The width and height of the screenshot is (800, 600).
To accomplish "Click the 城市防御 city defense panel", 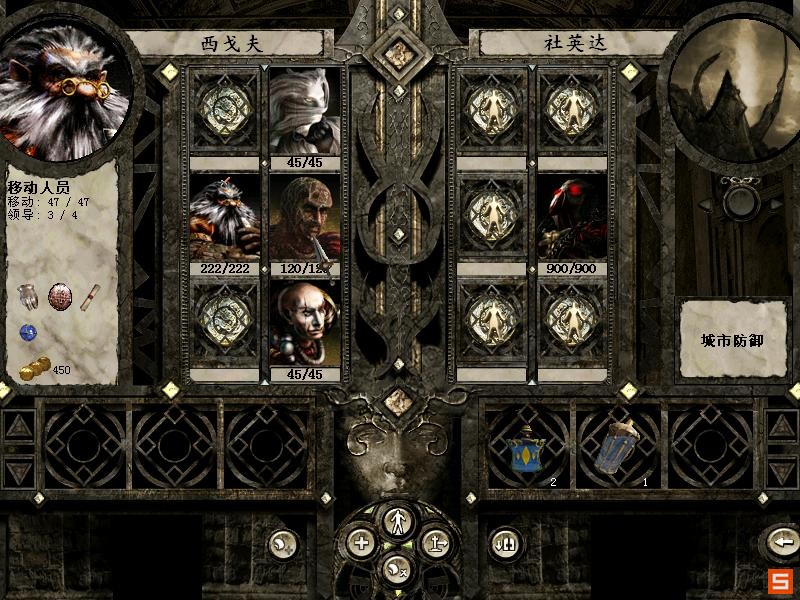I will click(731, 340).
